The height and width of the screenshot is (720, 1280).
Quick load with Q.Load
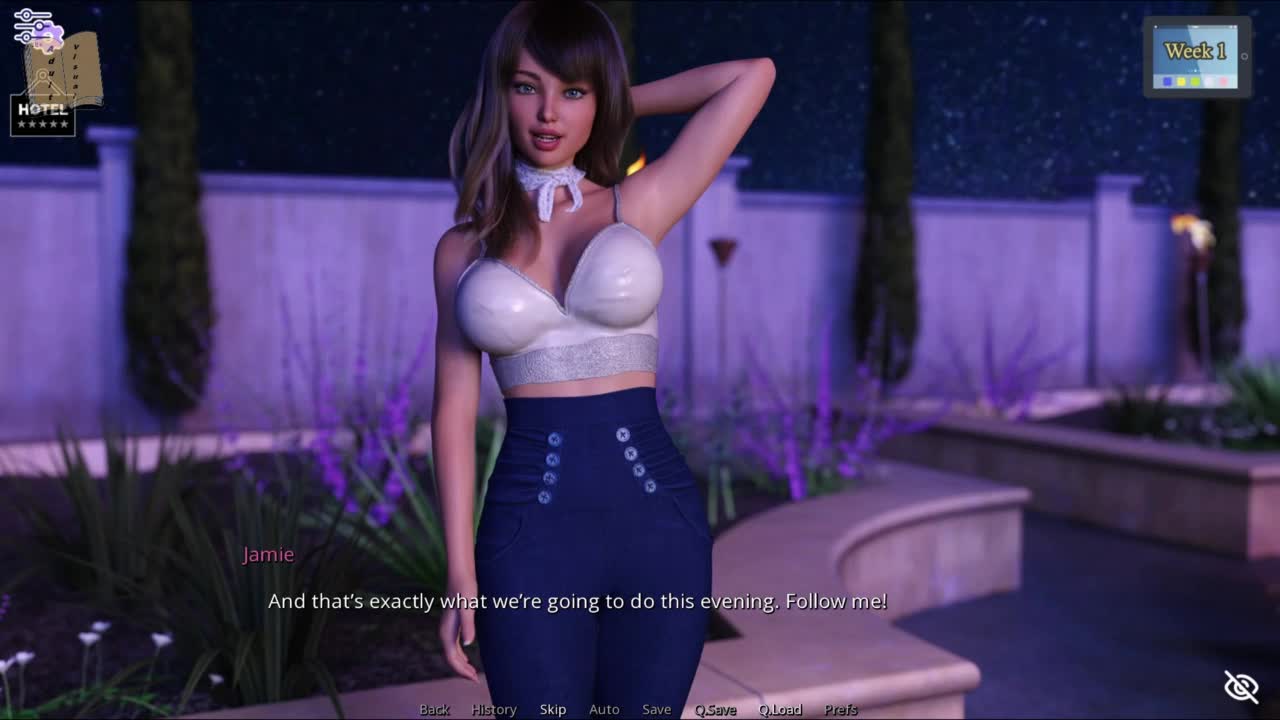(780, 709)
